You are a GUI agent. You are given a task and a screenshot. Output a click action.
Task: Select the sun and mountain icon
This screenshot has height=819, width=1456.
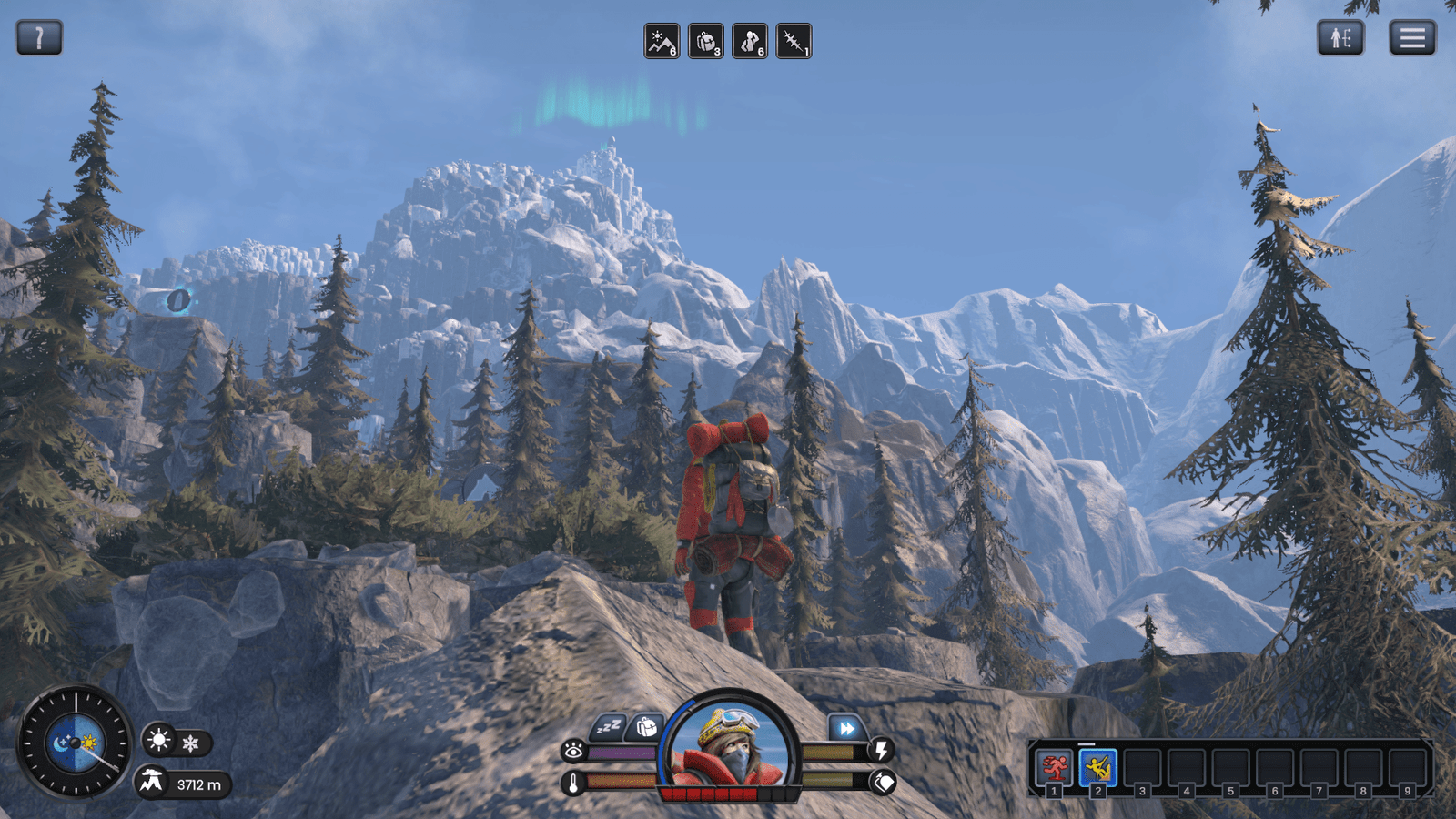(662, 42)
